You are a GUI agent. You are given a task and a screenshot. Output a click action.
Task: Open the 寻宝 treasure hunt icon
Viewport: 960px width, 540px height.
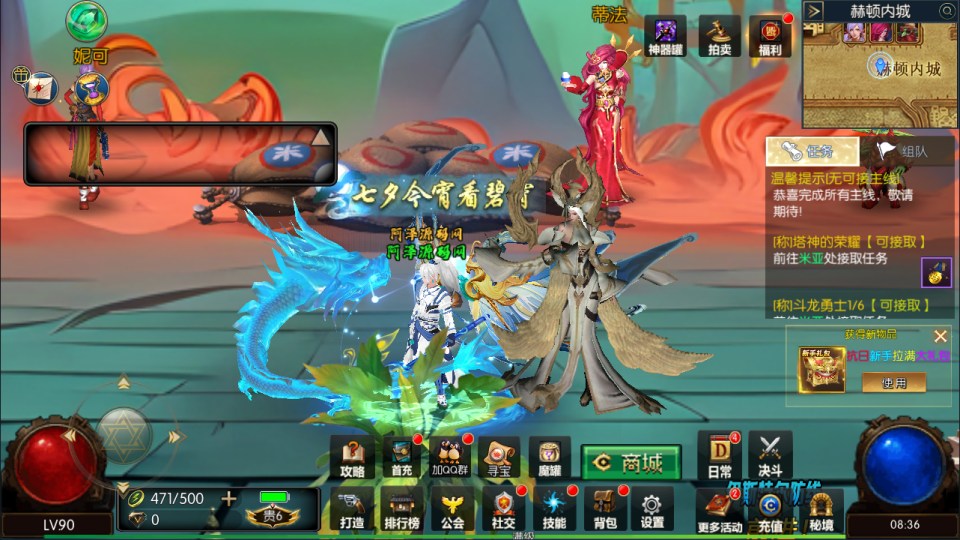click(x=499, y=456)
